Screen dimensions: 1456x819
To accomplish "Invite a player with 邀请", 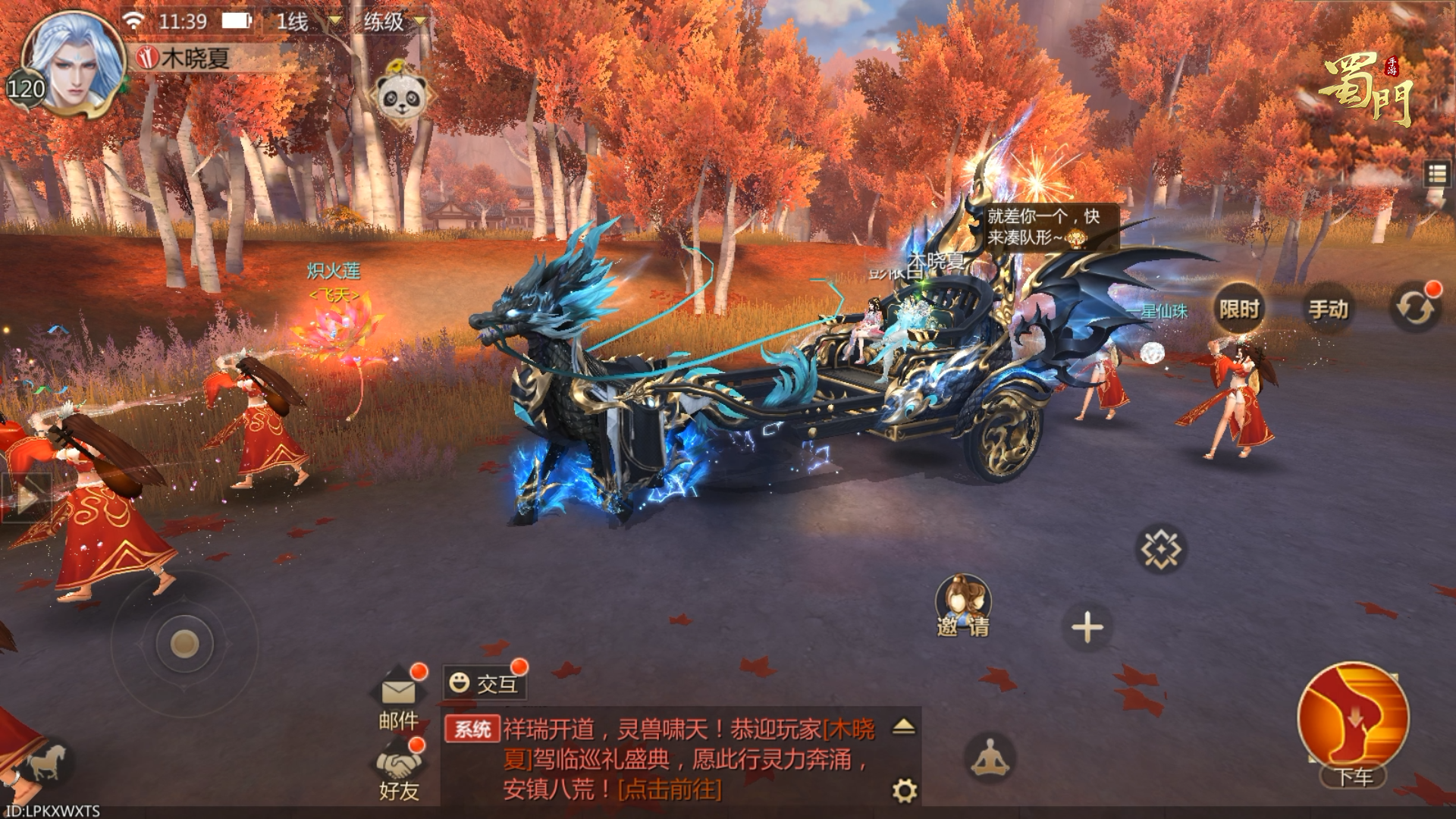I will pos(962,607).
